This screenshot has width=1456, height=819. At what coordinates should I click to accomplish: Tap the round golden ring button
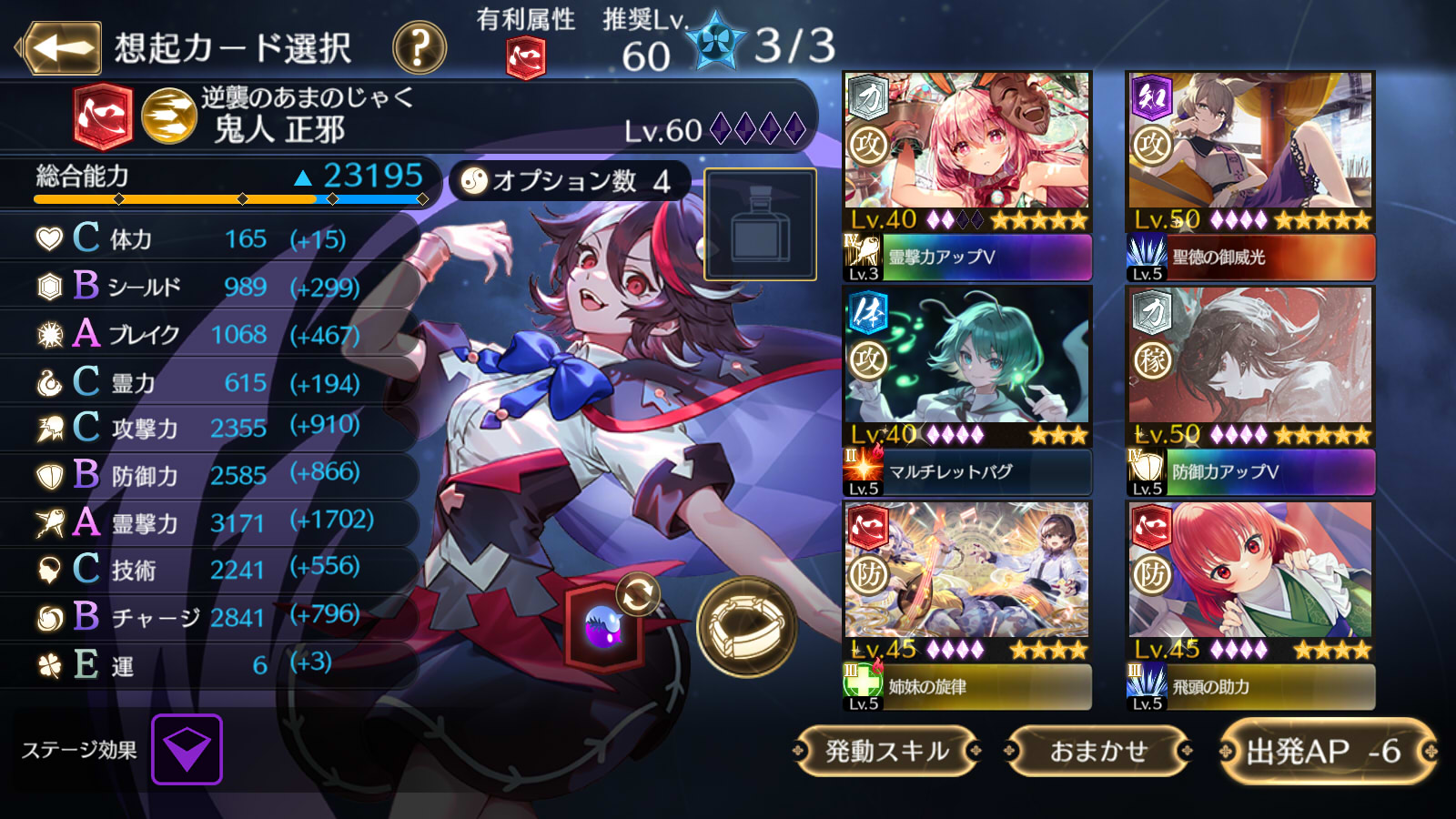746,626
